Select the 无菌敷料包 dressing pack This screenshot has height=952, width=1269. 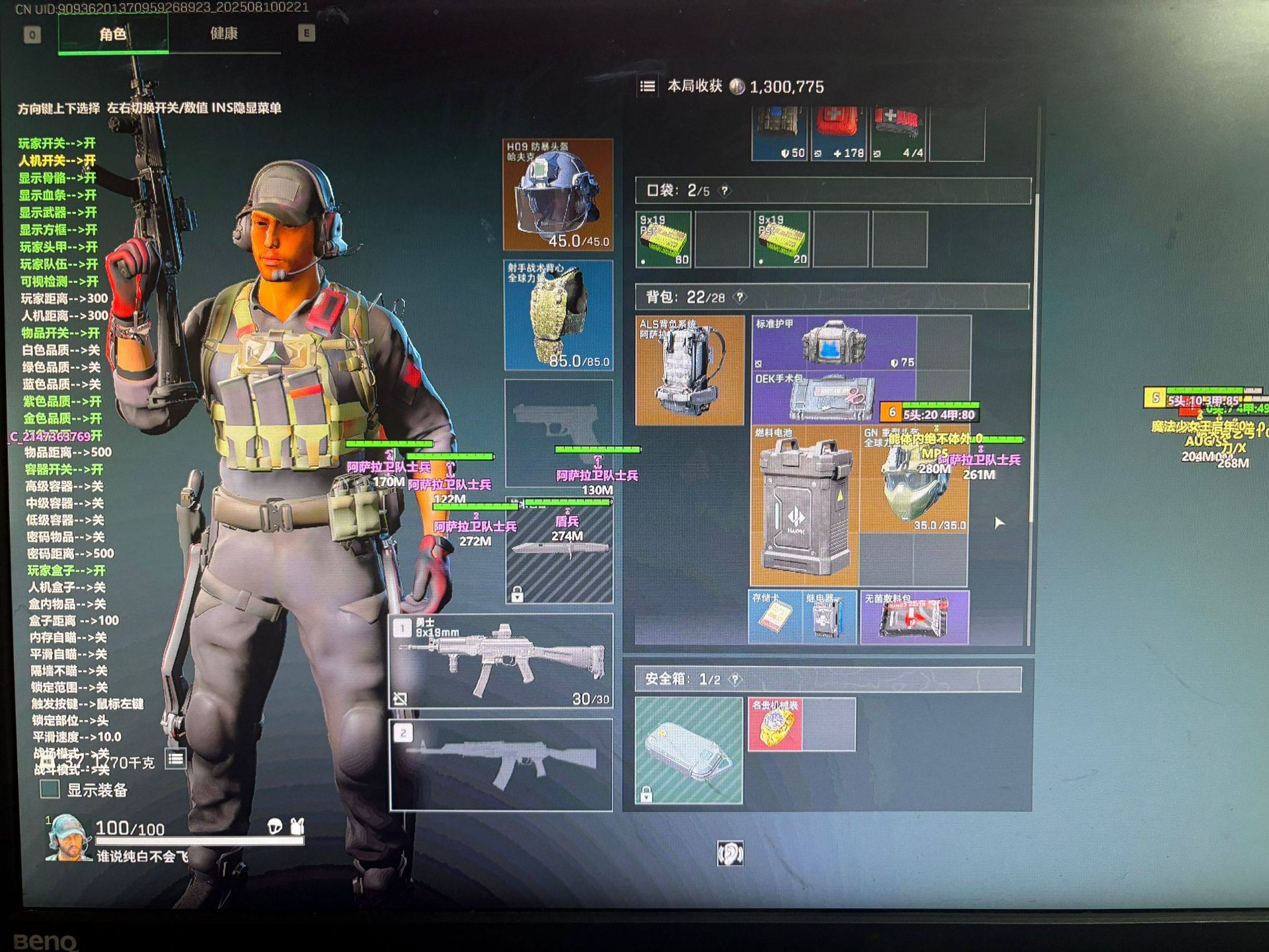[x=914, y=617]
